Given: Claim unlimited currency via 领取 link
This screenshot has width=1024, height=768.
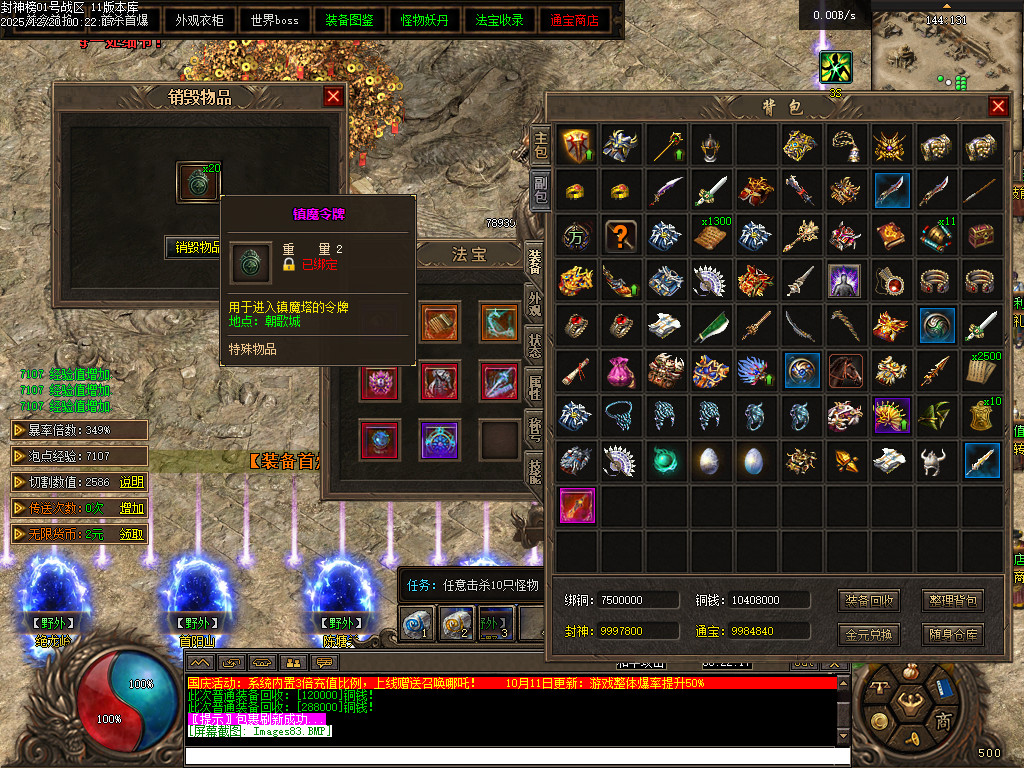Looking at the screenshot, I should point(132,534).
